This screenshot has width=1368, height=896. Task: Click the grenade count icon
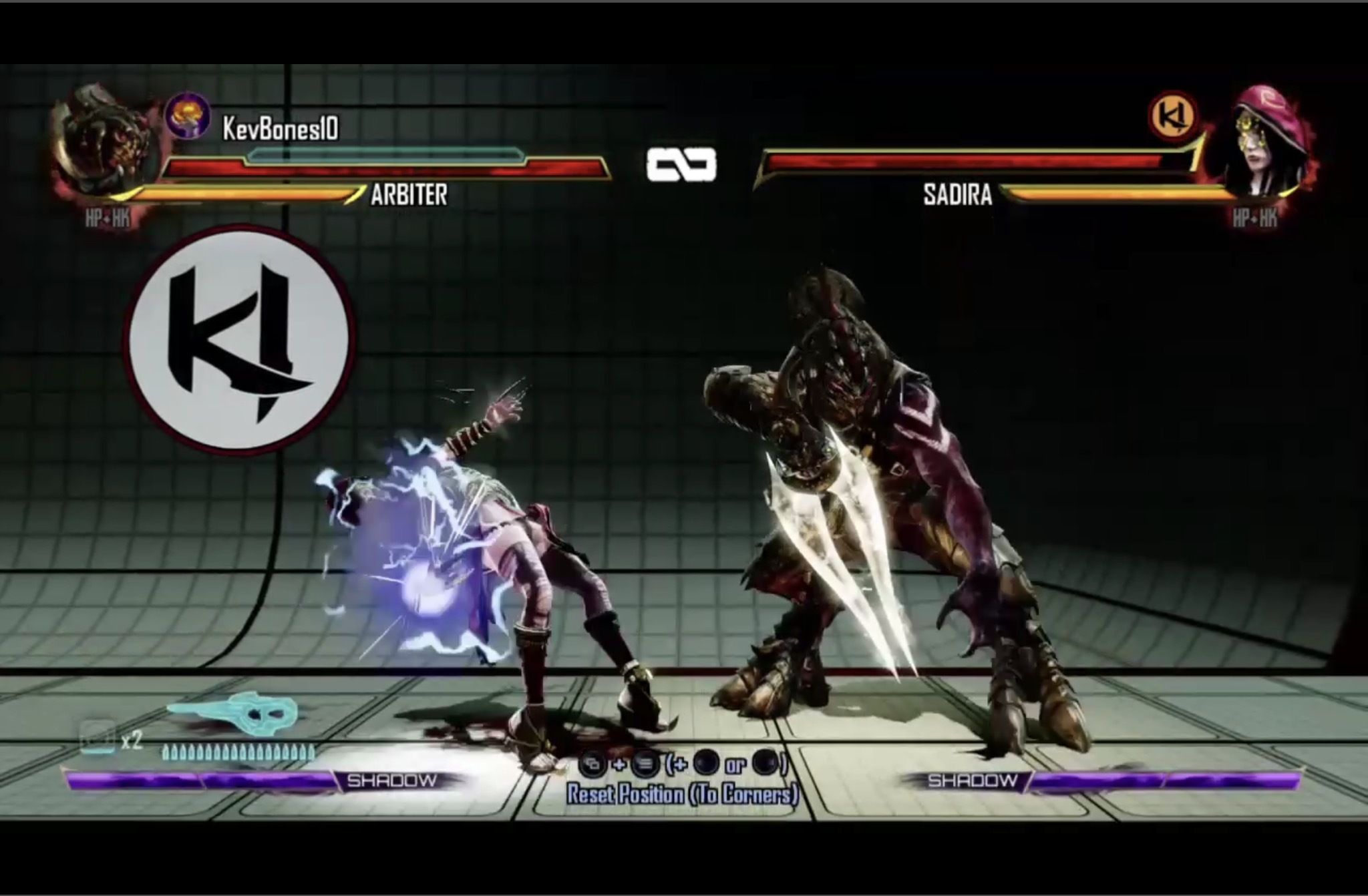click(98, 738)
